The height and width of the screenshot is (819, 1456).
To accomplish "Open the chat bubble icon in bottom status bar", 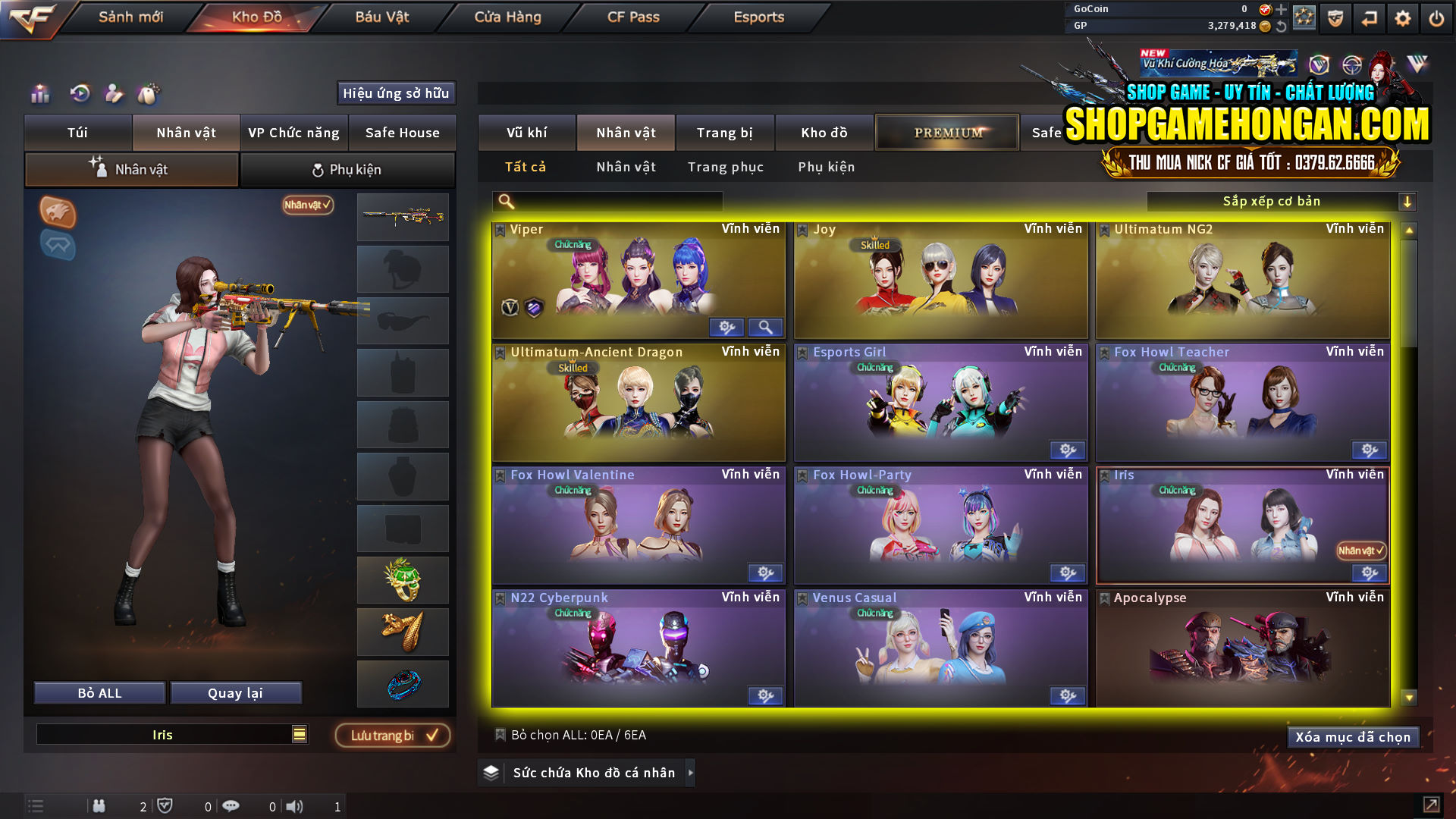I will point(231,806).
